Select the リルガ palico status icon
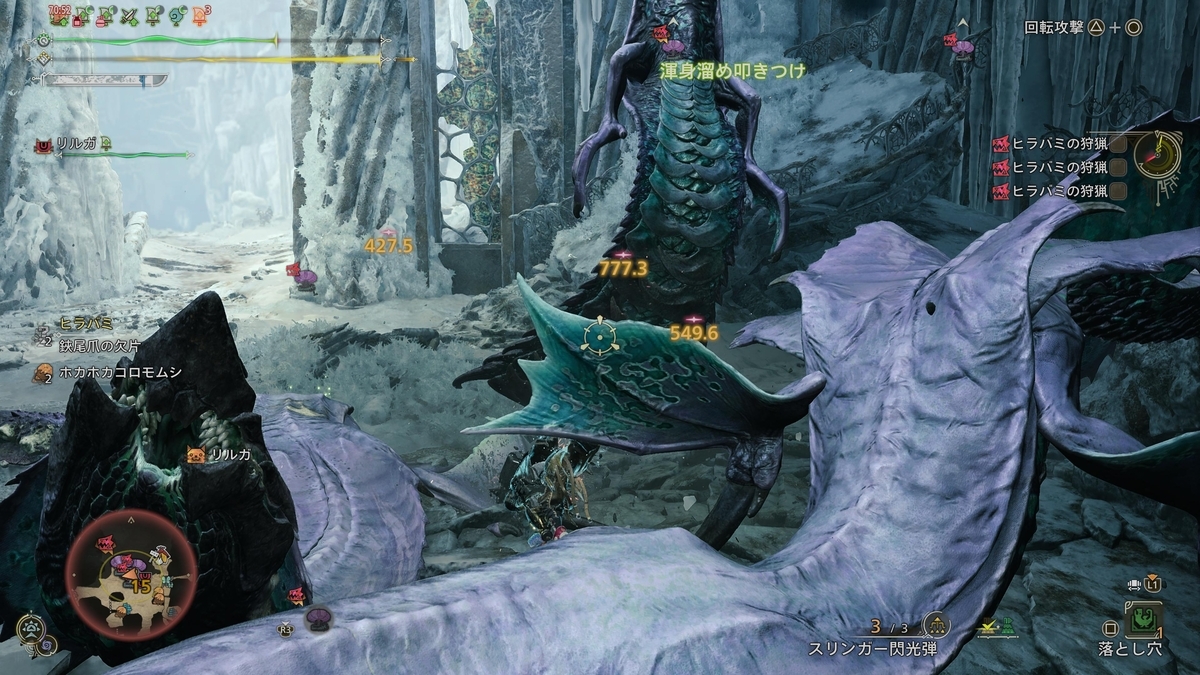Viewport: 1200px width, 675px height. [44, 146]
